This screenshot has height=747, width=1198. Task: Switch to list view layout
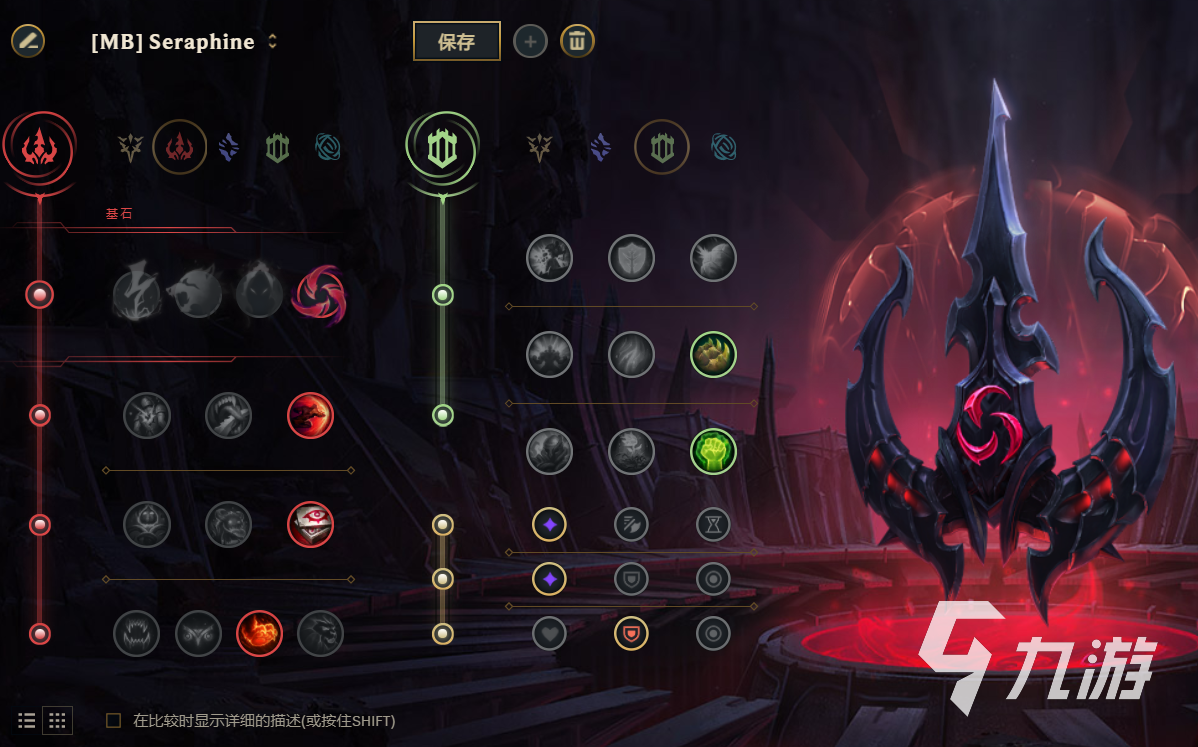[x=27, y=720]
